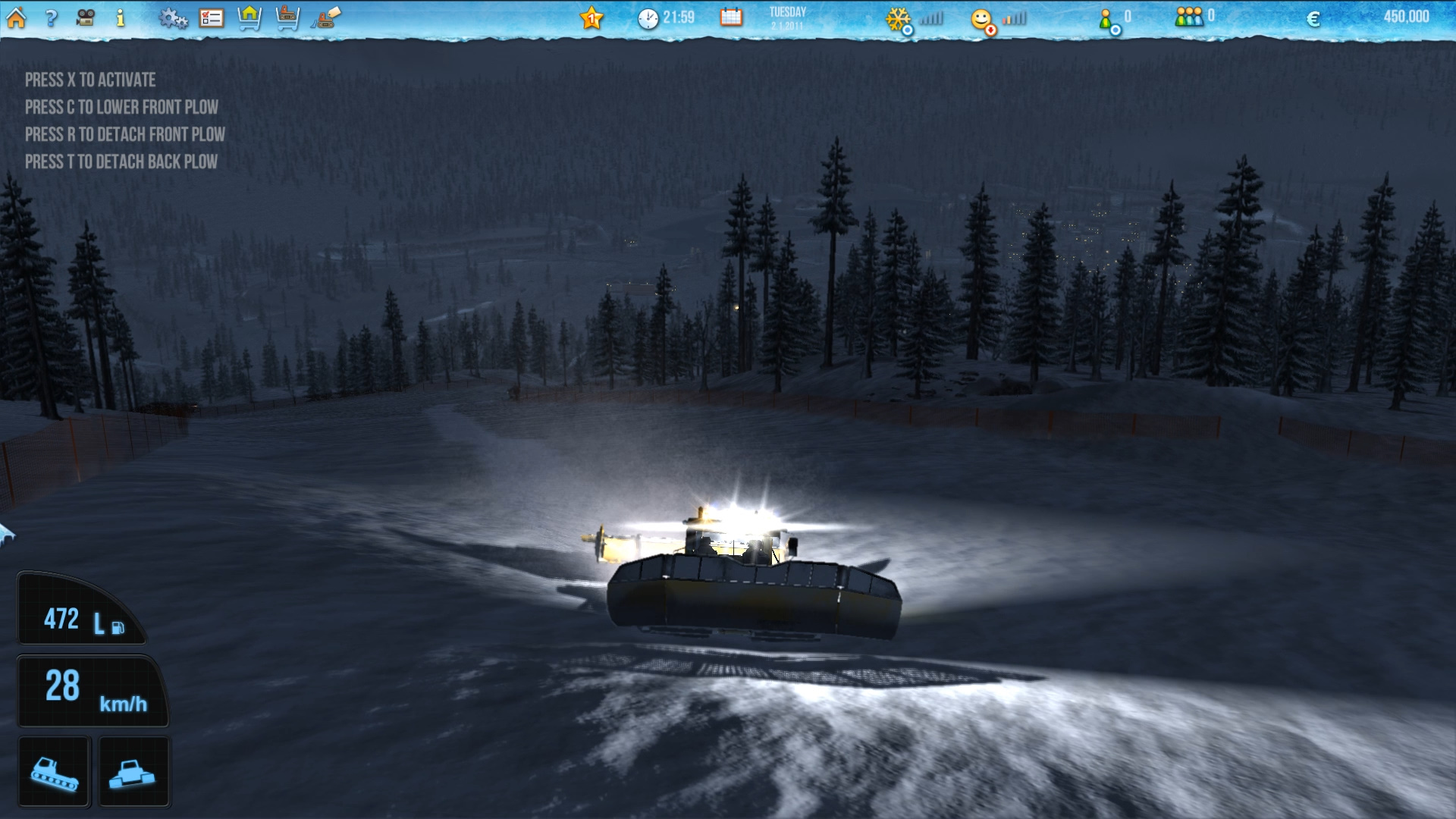Screen dimensions: 1456x819
Task: Toggle the front-view snowcat indicator
Action: (x=134, y=770)
